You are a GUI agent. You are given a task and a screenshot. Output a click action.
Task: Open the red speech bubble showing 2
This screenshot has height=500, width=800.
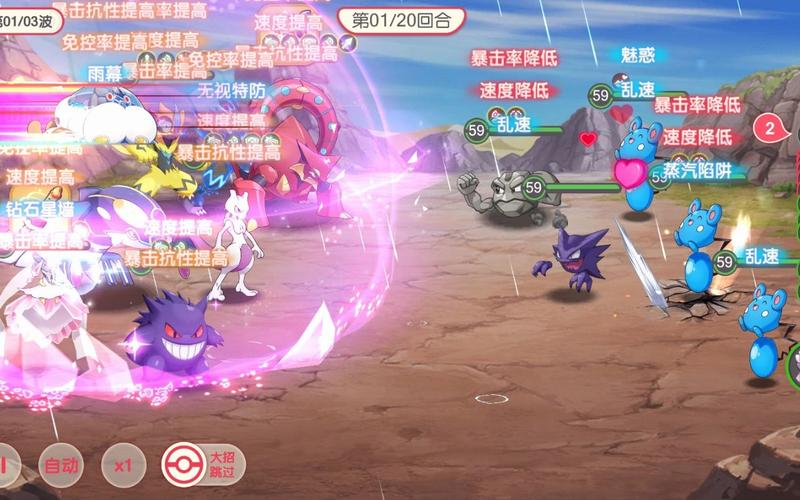click(771, 128)
